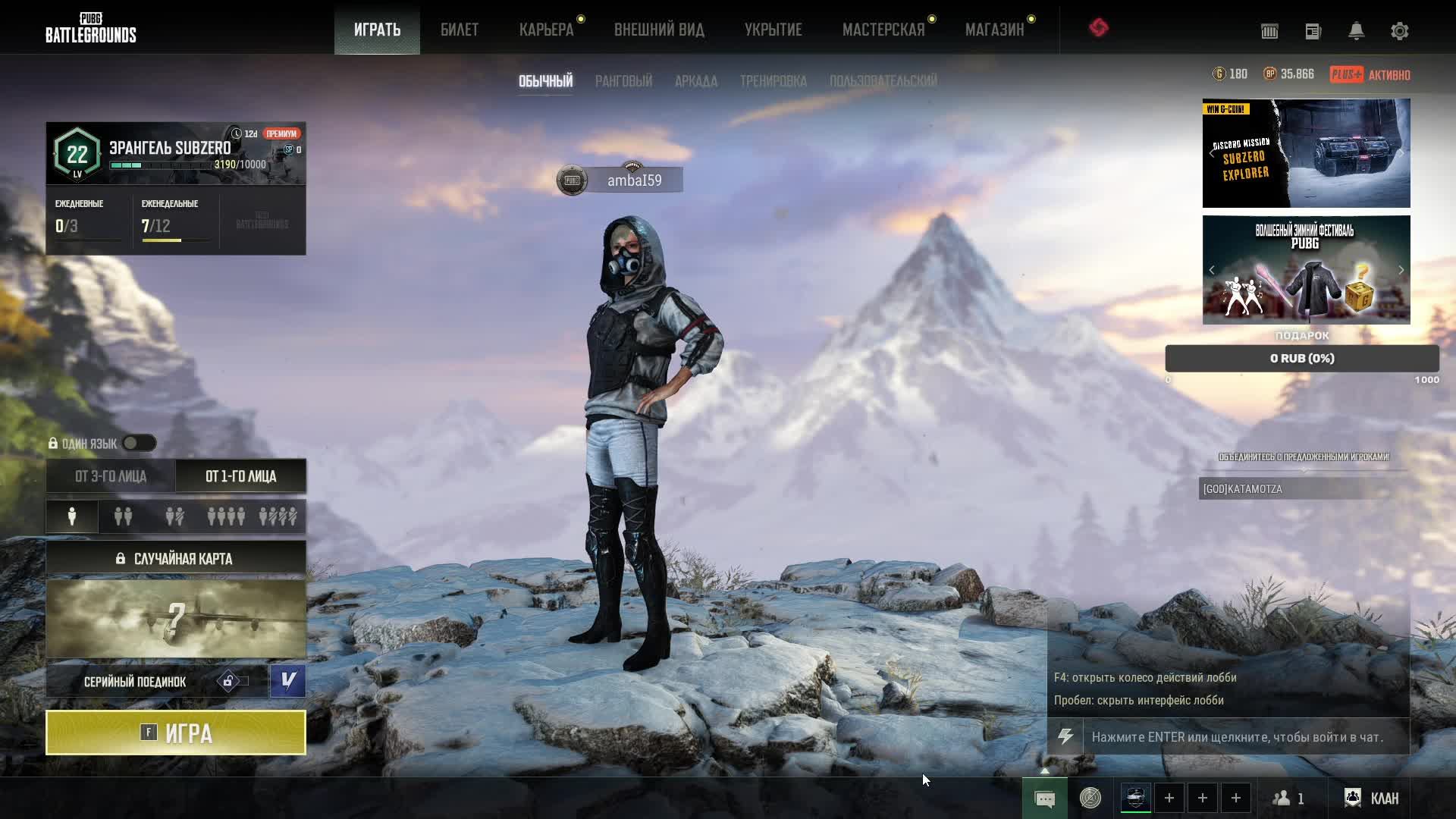The height and width of the screenshot is (819, 1456).
Task: Invite suggested player [GOD]KATAMOTZA
Action: coord(1303,489)
